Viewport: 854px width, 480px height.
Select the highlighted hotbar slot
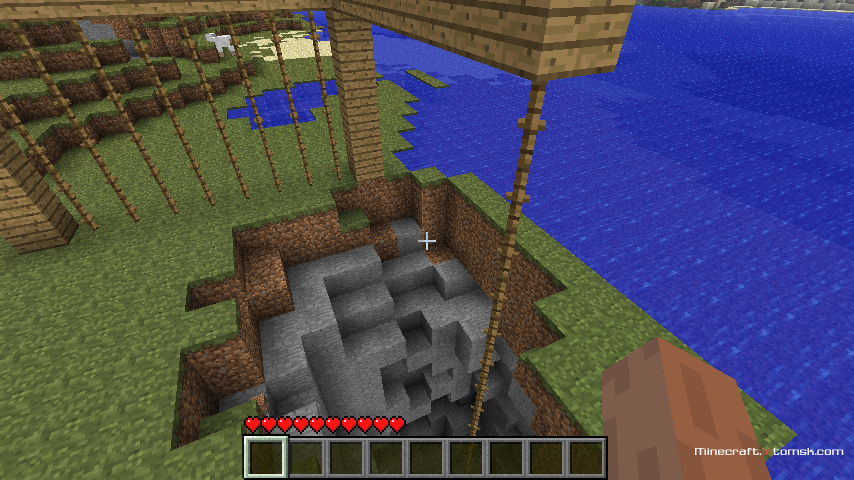click(x=266, y=457)
